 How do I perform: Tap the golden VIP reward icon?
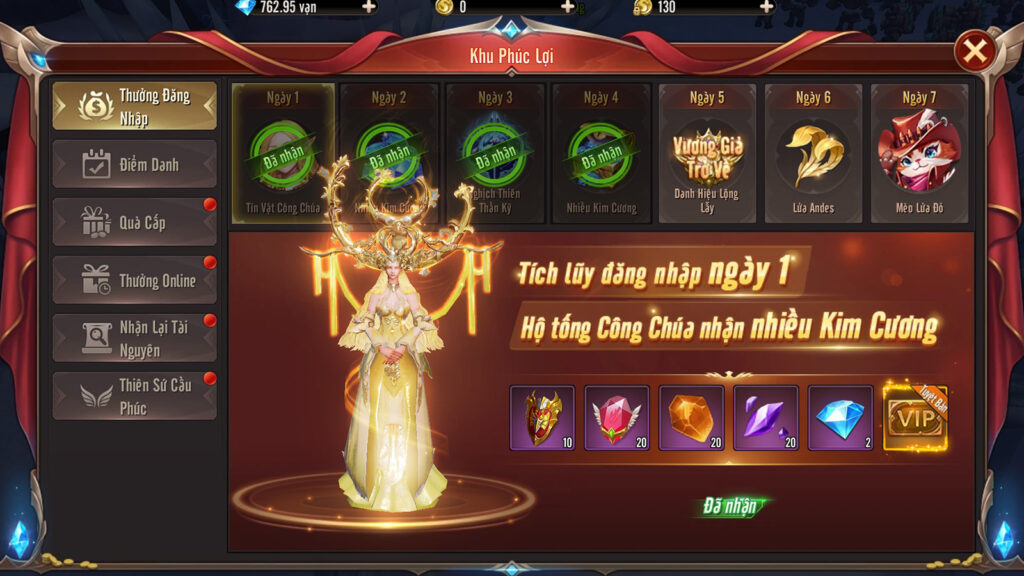coord(915,418)
